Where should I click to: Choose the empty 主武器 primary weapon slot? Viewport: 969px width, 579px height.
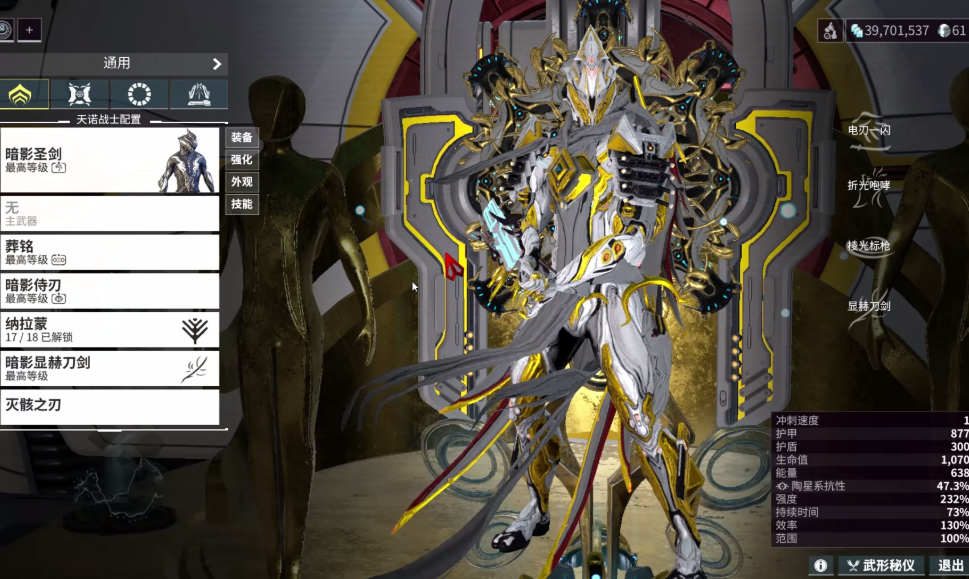click(110, 213)
